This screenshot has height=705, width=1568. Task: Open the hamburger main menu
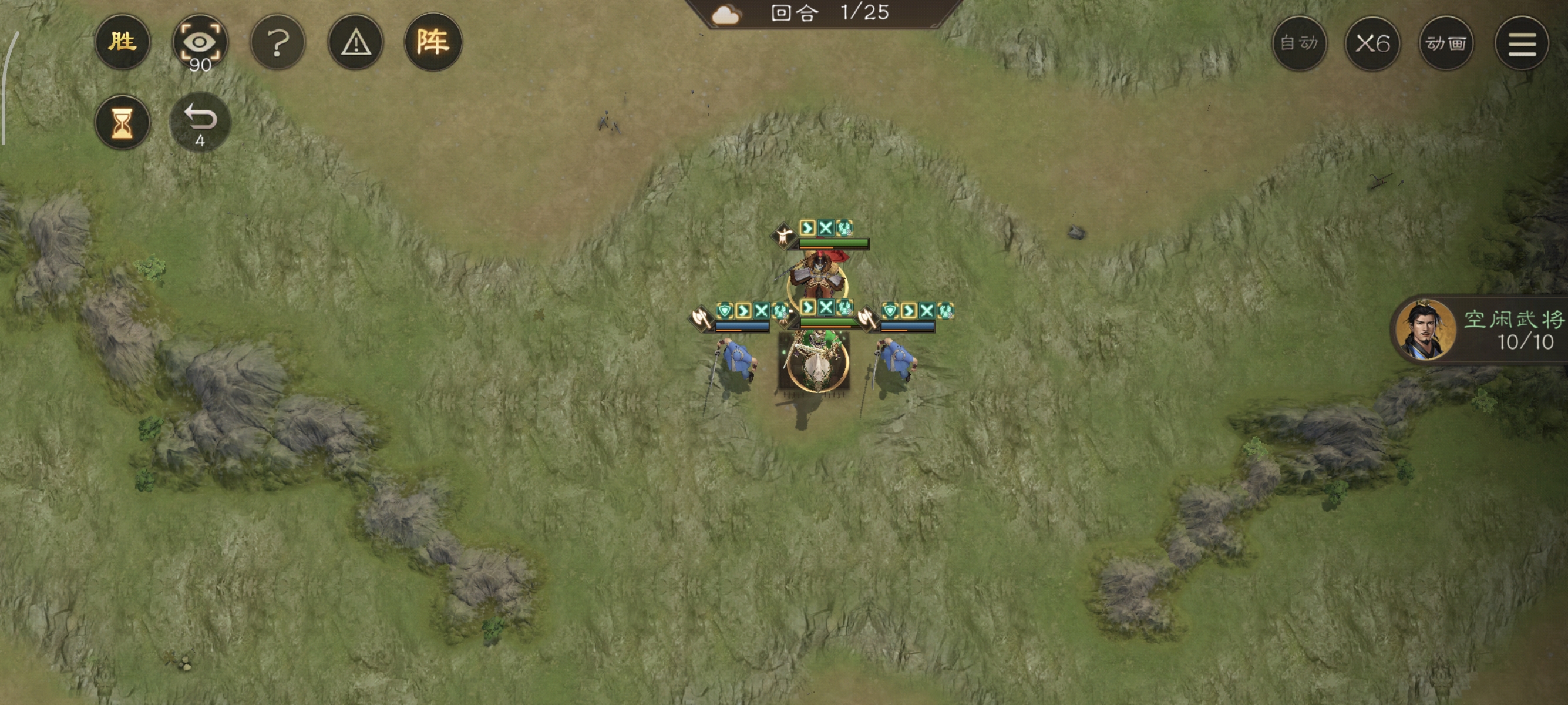pyautogui.click(x=1521, y=43)
